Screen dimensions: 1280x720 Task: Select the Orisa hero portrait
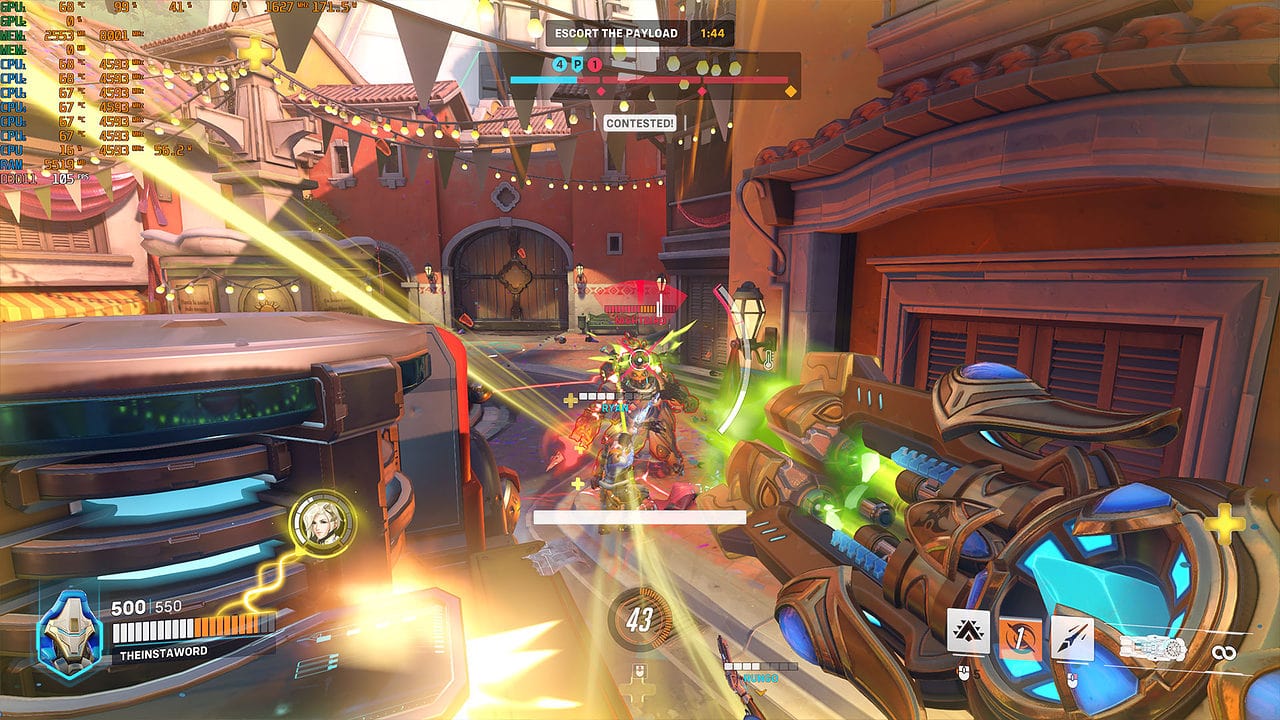coord(71,629)
